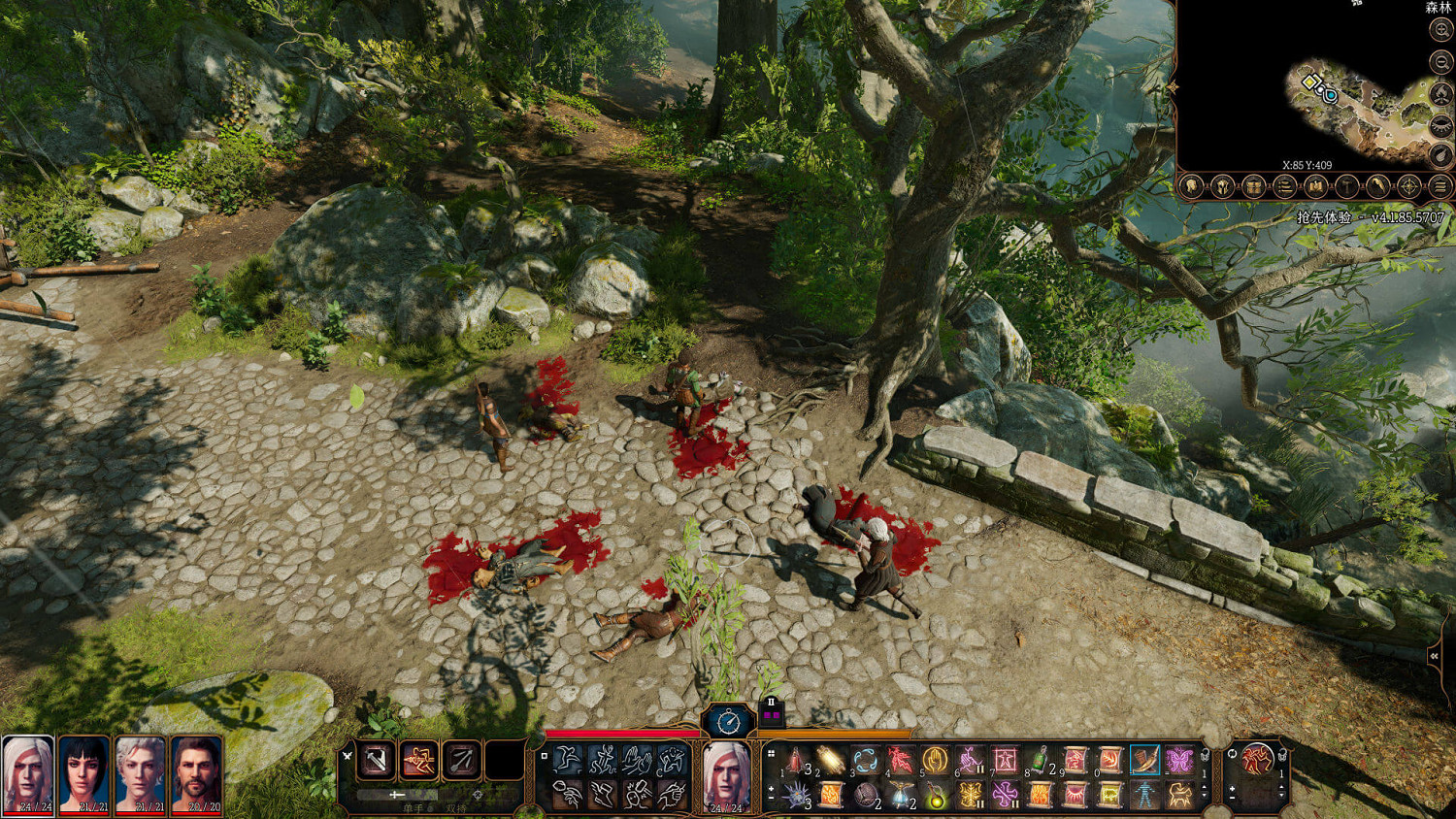
Task: Zoom in on the minimap
Action: click(1441, 30)
